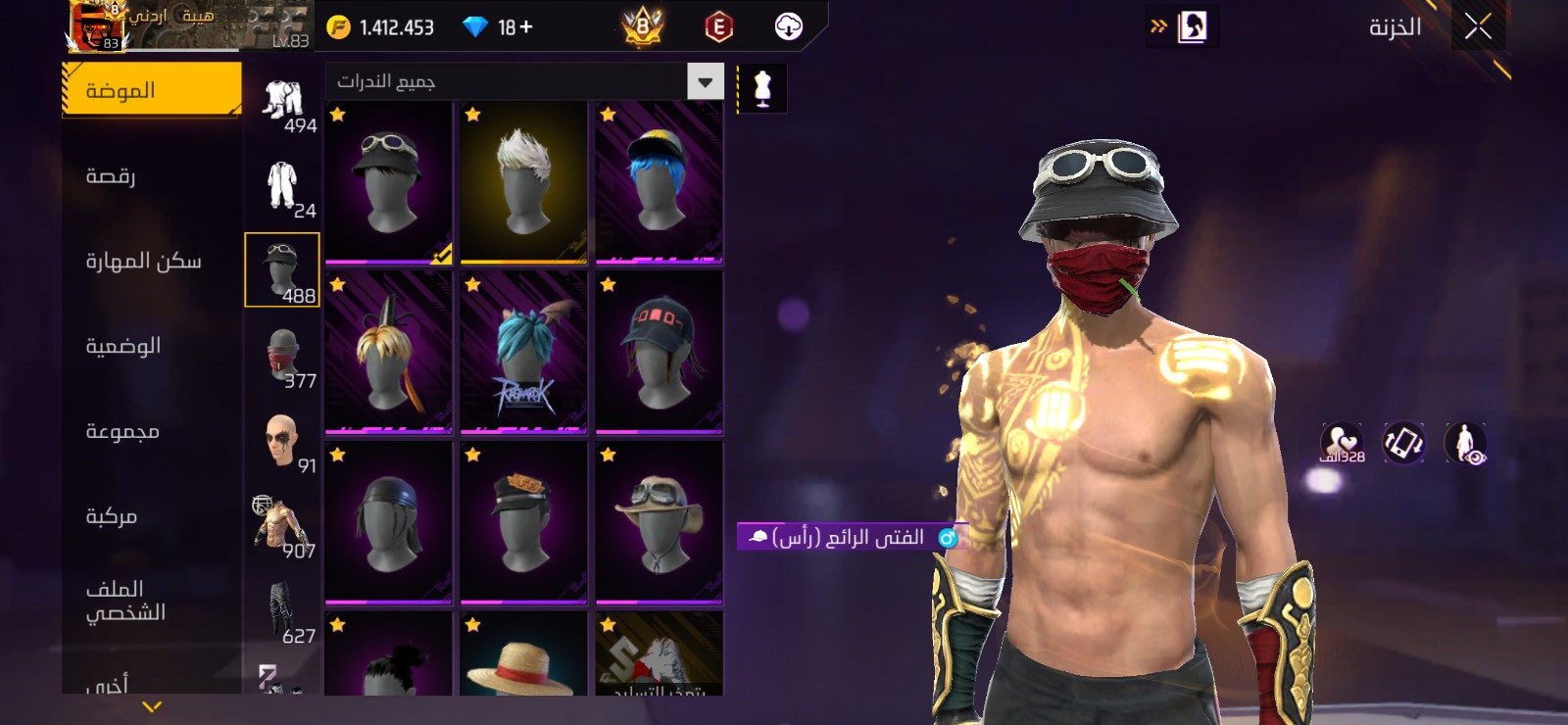This screenshot has width=1568, height=725.
Task: Close the vault screen with X
Action: [1478, 27]
